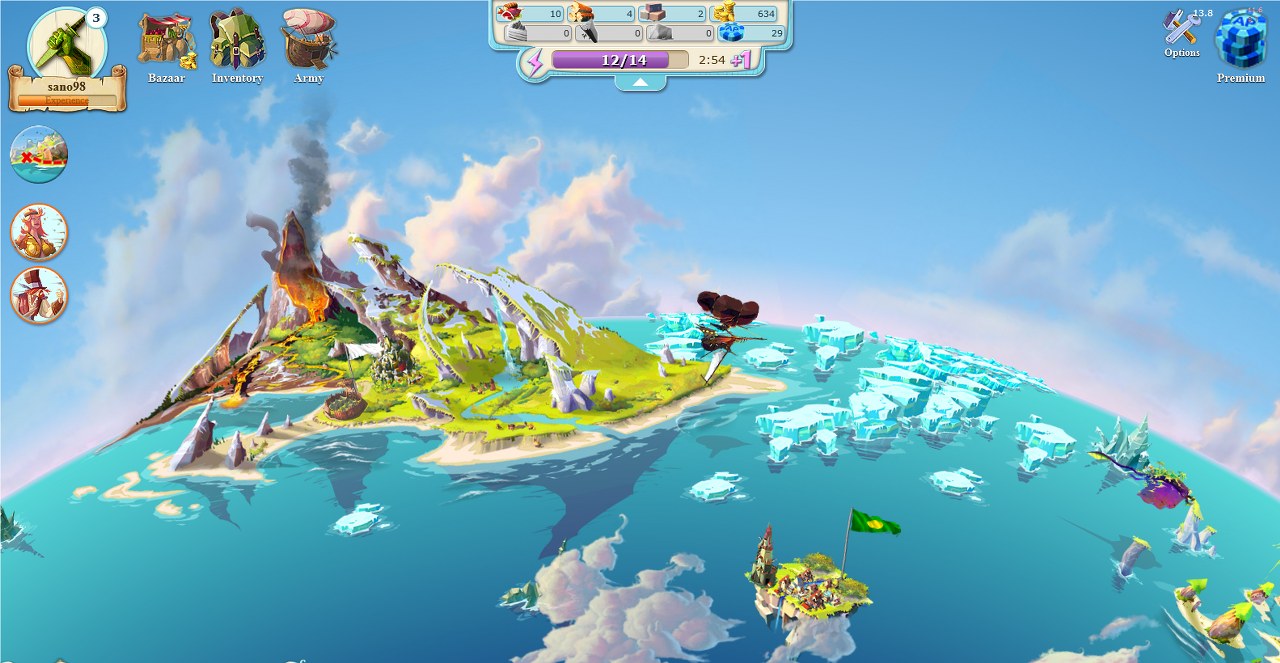
Task: Select the red-haired woman portrait
Action: tap(39, 232)
